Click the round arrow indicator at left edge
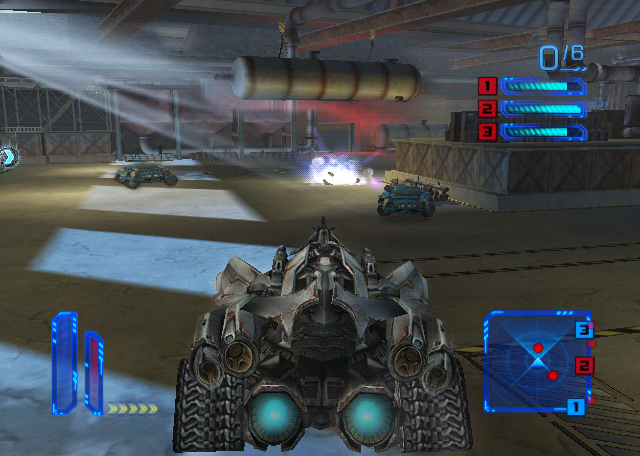The image size is (640, 456). 8,156
